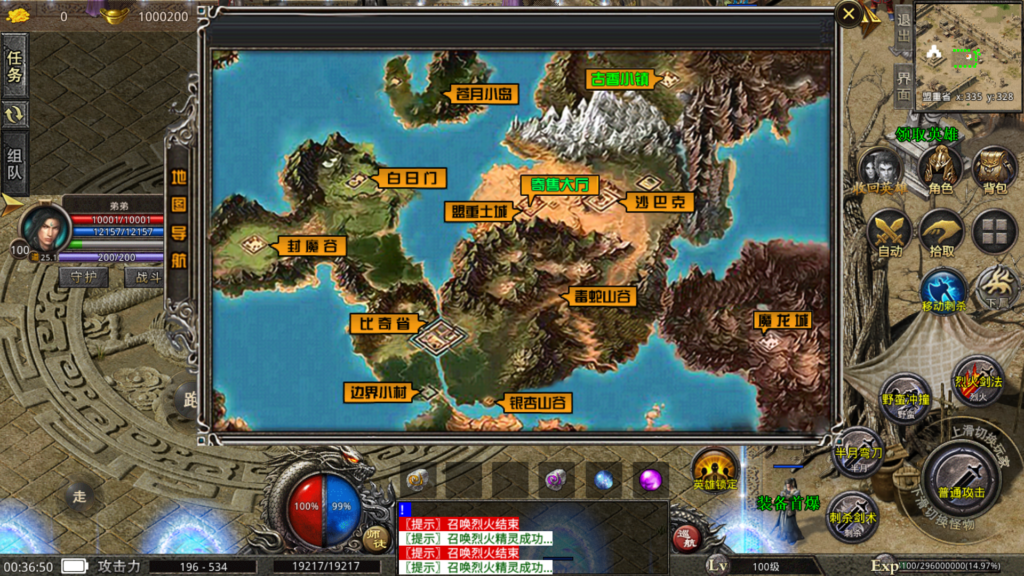Toggle 自动 auto-combat
Image resolution: width=1024 pixels, height=576 pixels.
(889, 232)
